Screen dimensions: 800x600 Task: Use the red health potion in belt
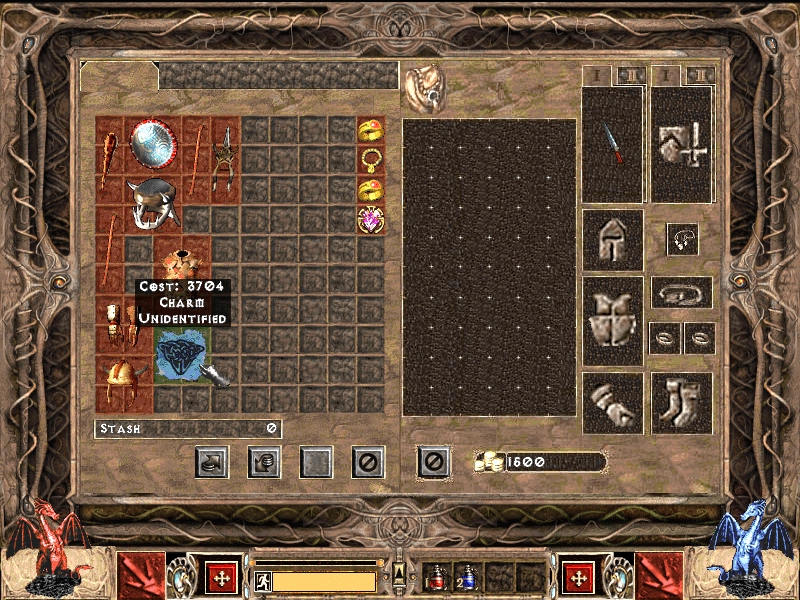pyautogui.click(x=436, y=578)
